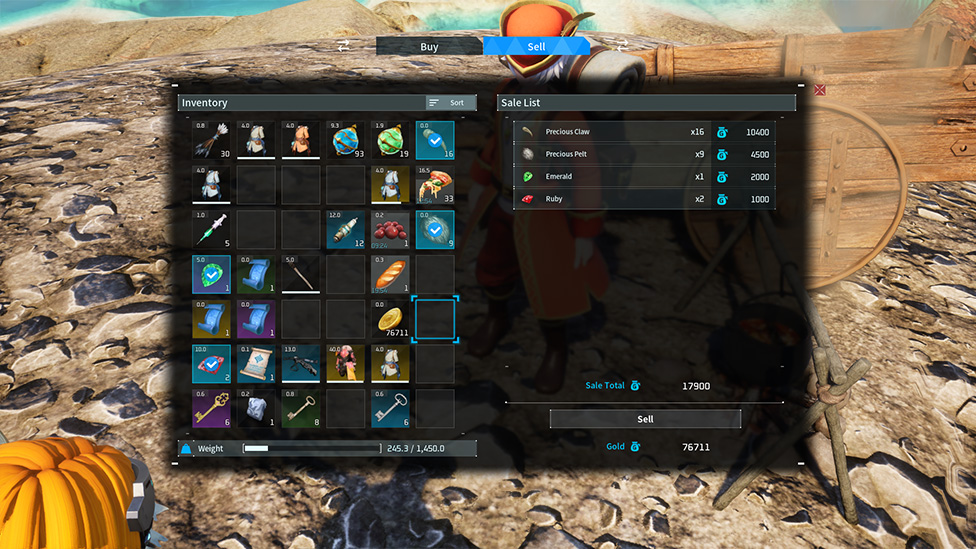Sort the inventory items
This screenshot has height=549, width=976.
(450, 103)
